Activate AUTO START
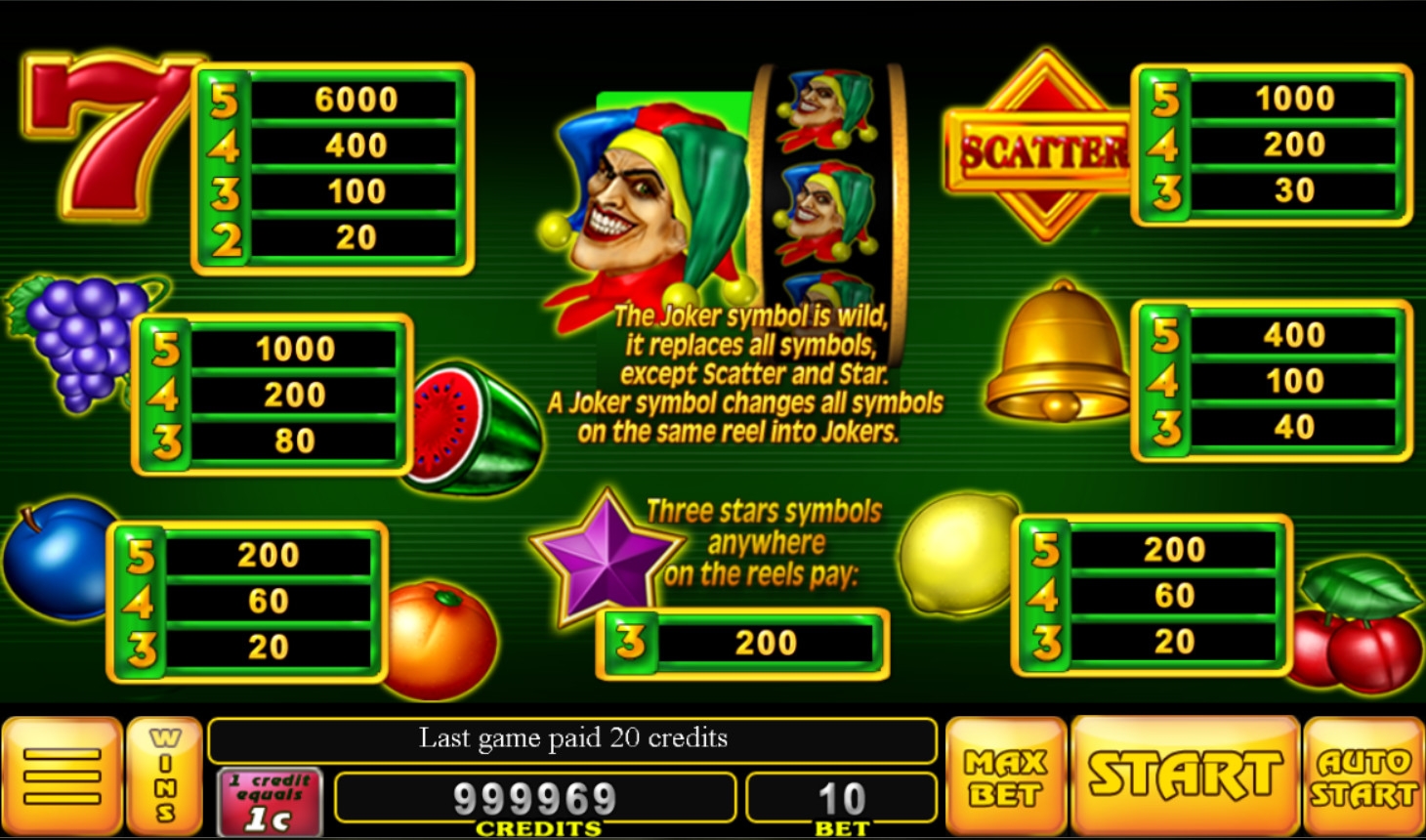 [1363, 777]
